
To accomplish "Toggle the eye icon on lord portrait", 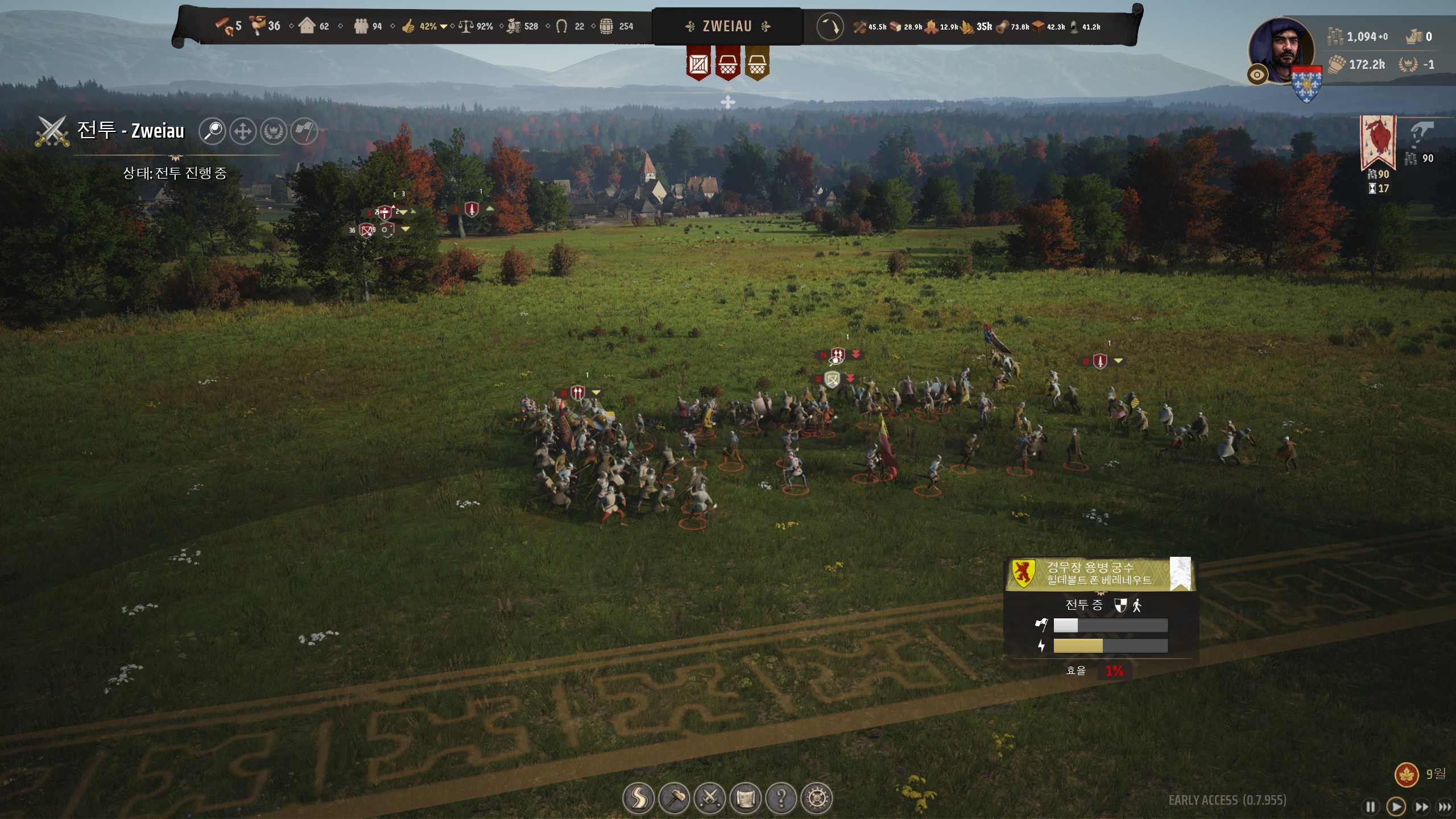I will pyautogui.click(x=1257, y=75).
